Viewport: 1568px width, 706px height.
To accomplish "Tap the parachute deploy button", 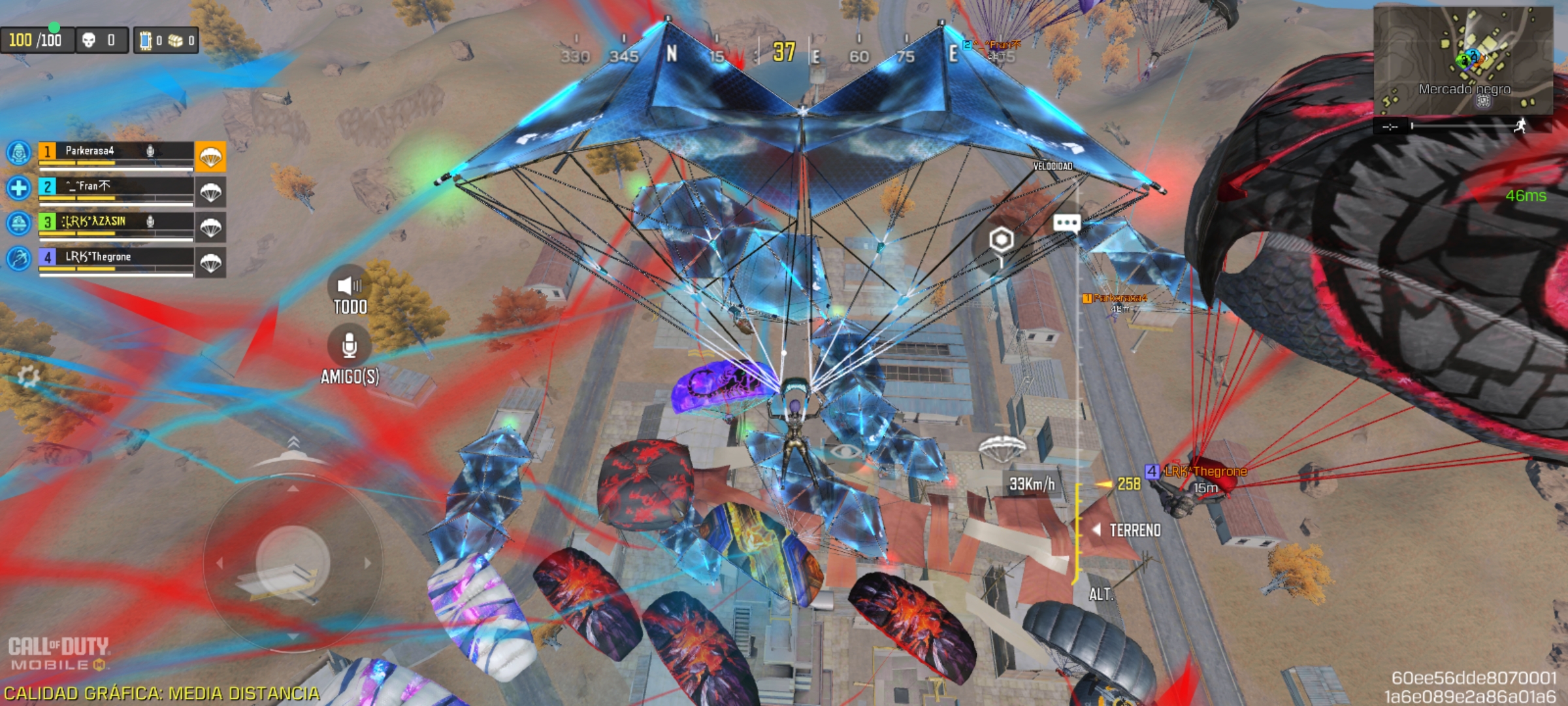I will pos(1002,449).
